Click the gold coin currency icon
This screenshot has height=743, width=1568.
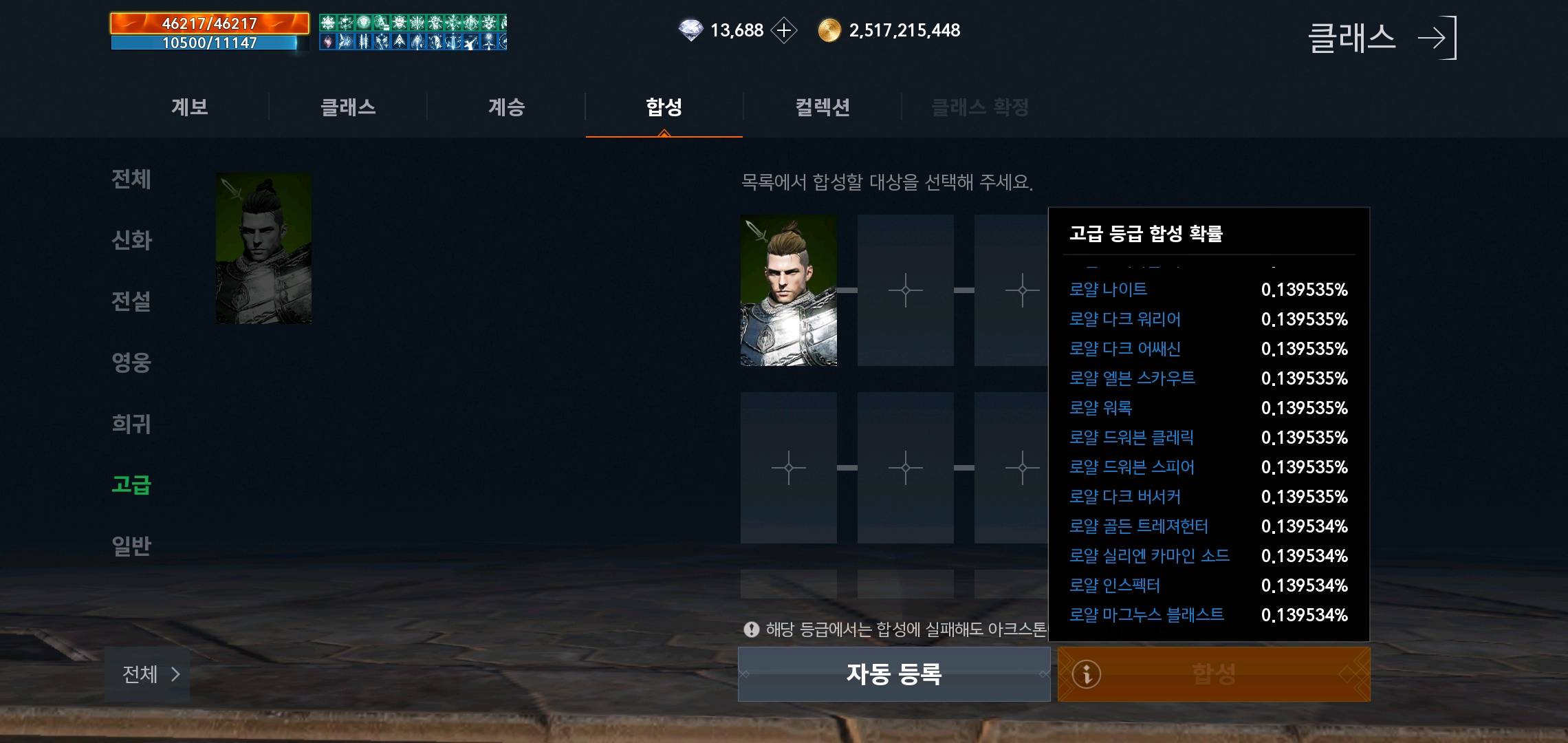pyautogui.click(x=831, y=30)
